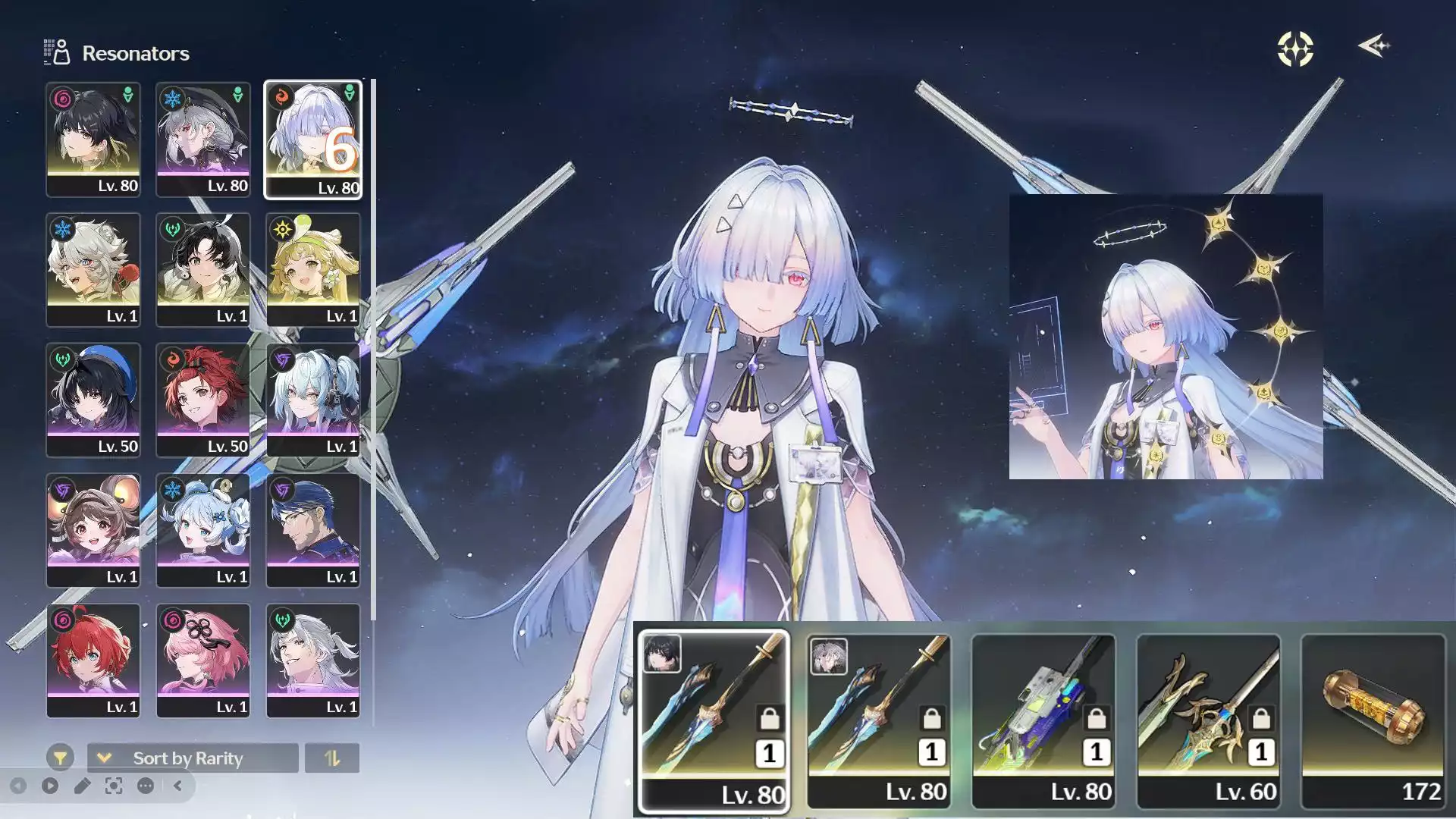Image resolution: width=1456 pixels, height=819 pixels.
Task: Choose the golden capsule item with 172
Action: click(1373, 720)
